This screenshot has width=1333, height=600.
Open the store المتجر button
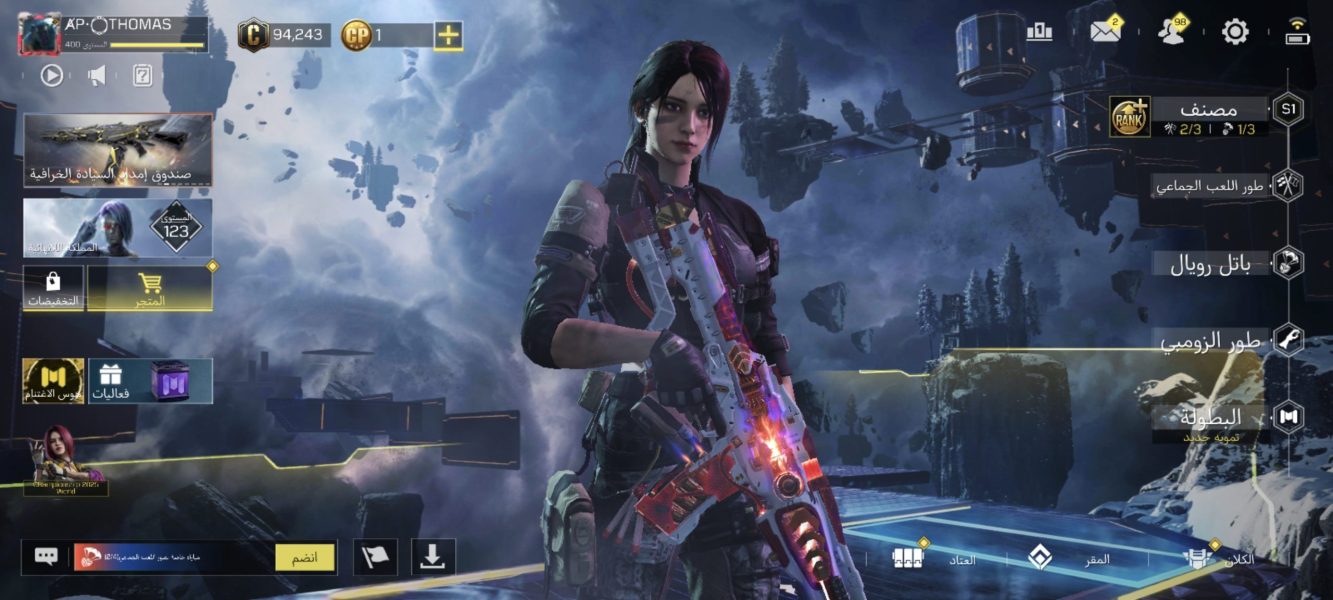click(x=149, y=288)
